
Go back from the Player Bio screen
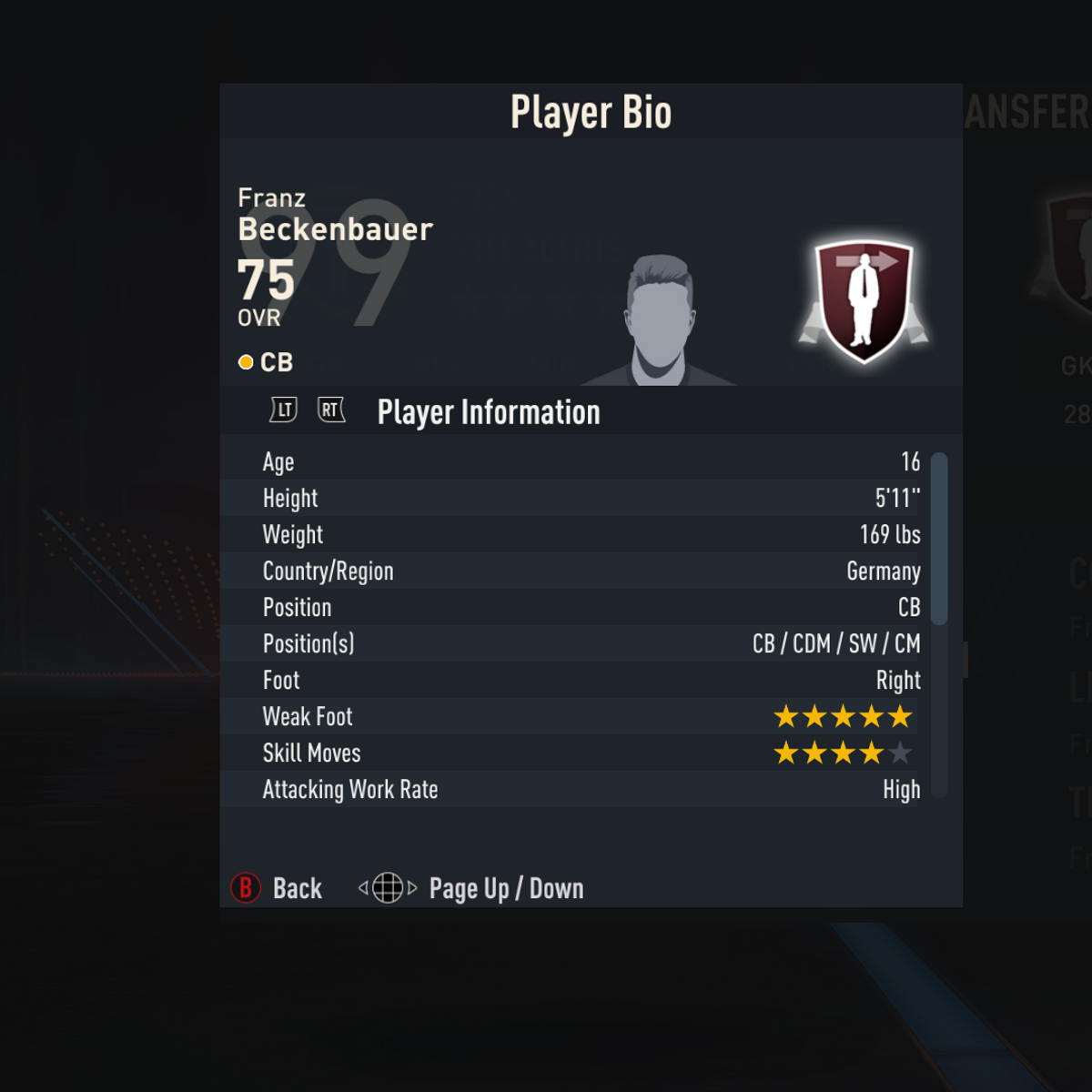(277, 888)
